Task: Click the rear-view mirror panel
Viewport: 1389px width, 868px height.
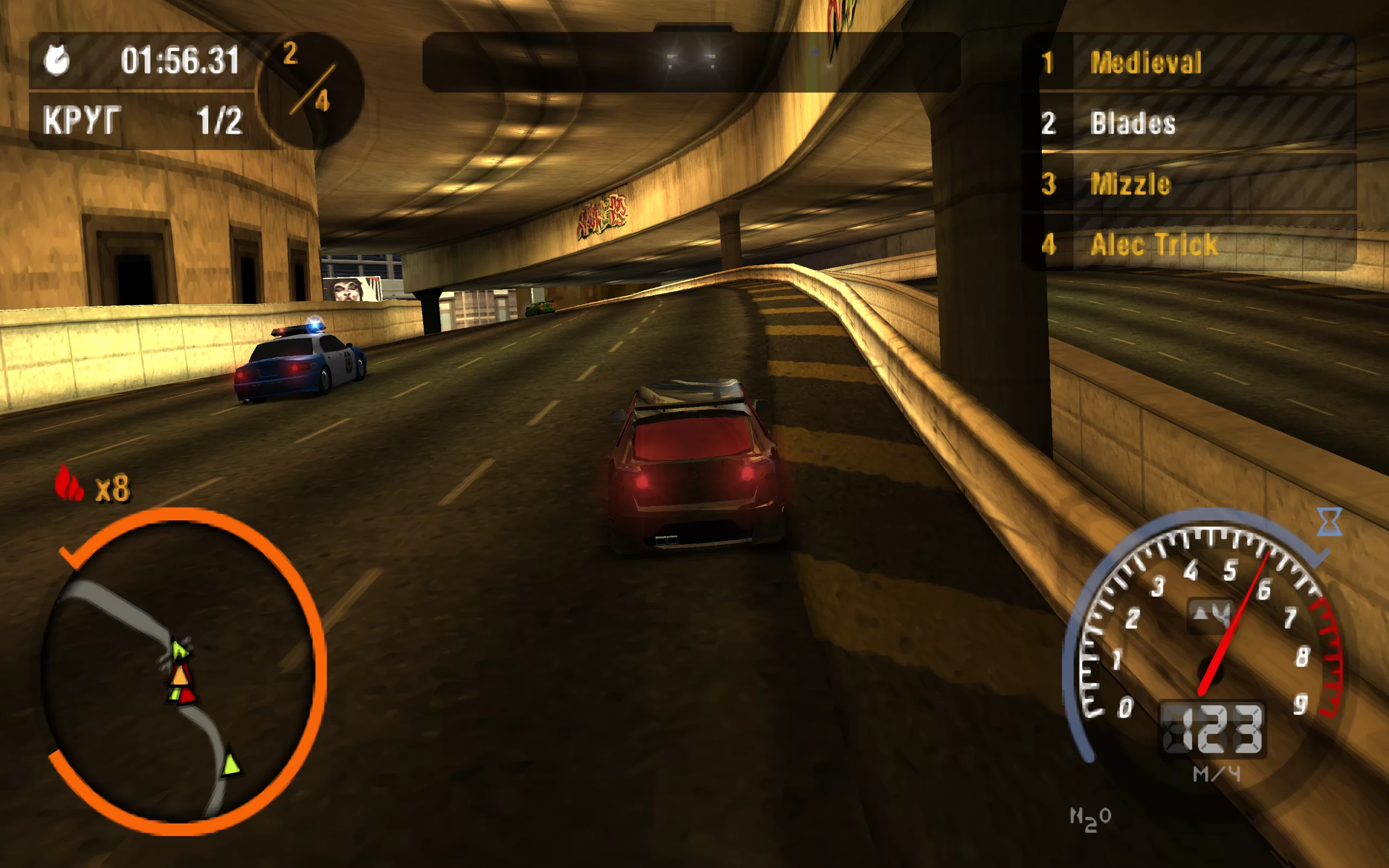Action: coord(691,62)
